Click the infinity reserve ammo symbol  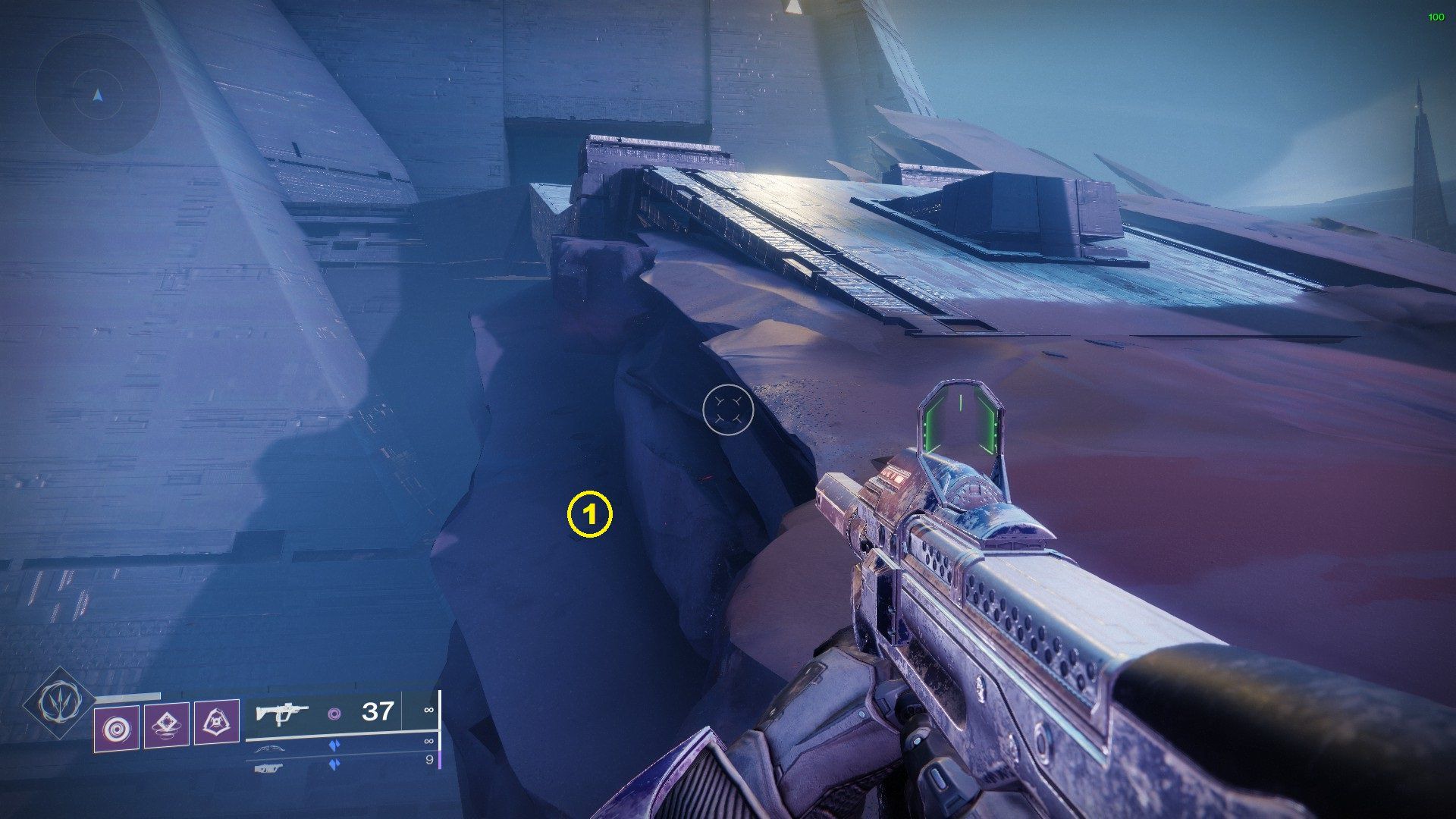click(430, 710)
